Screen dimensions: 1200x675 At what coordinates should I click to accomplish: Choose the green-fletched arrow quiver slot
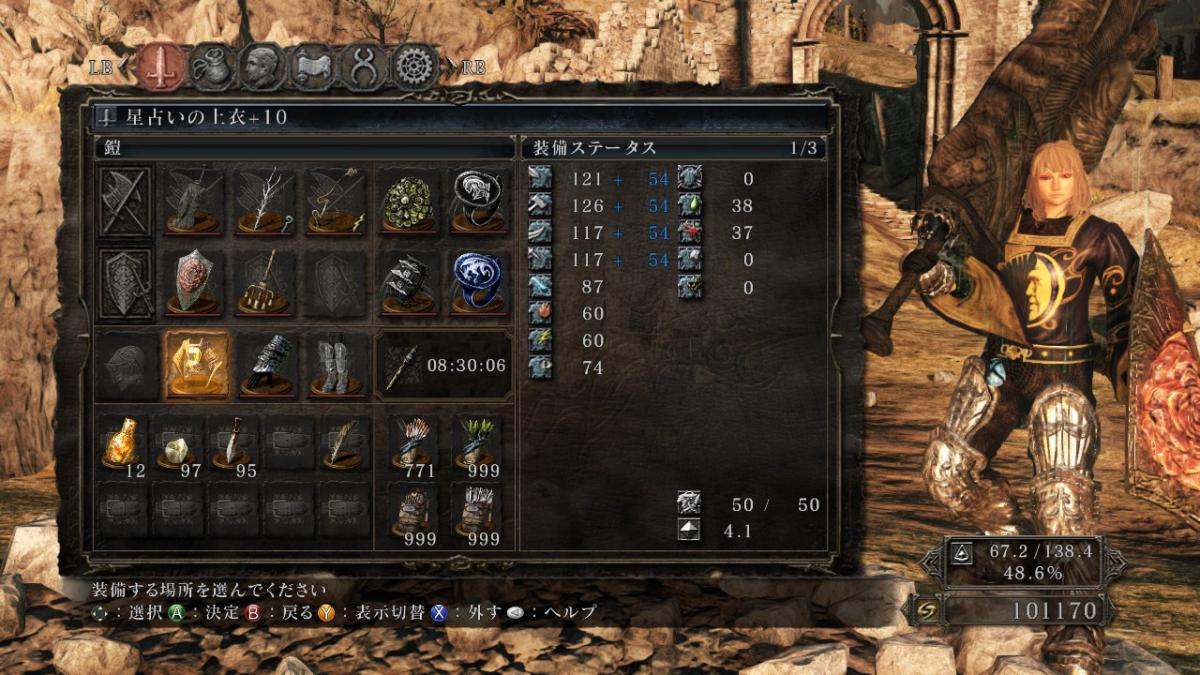point(476,443)
